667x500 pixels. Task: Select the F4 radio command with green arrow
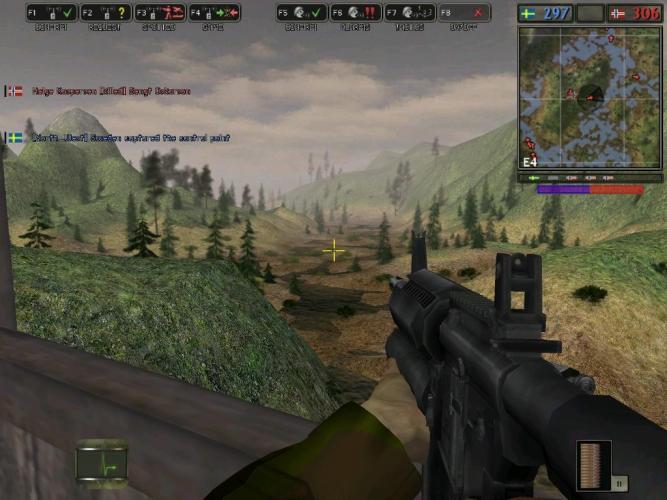[x=214, y=13]
